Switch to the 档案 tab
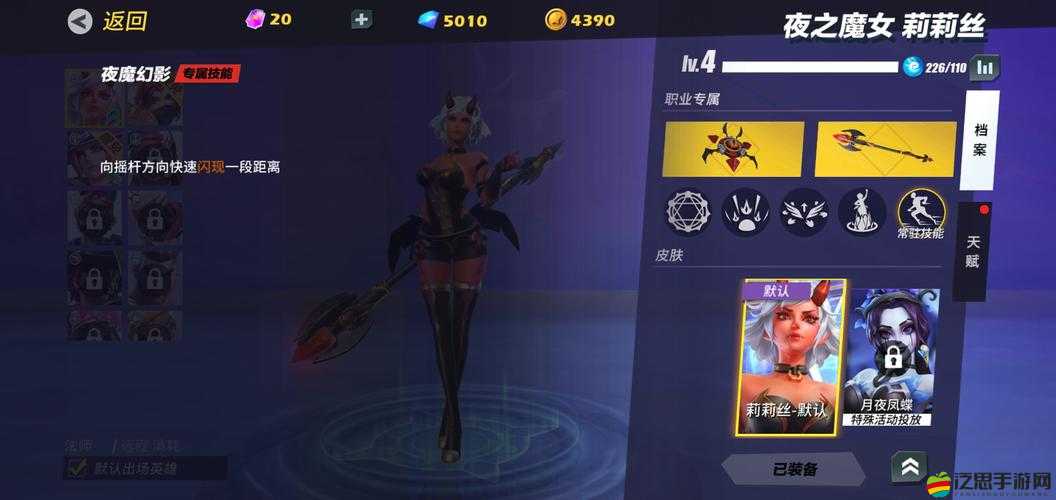1056x500 pixels. point(979,139)
